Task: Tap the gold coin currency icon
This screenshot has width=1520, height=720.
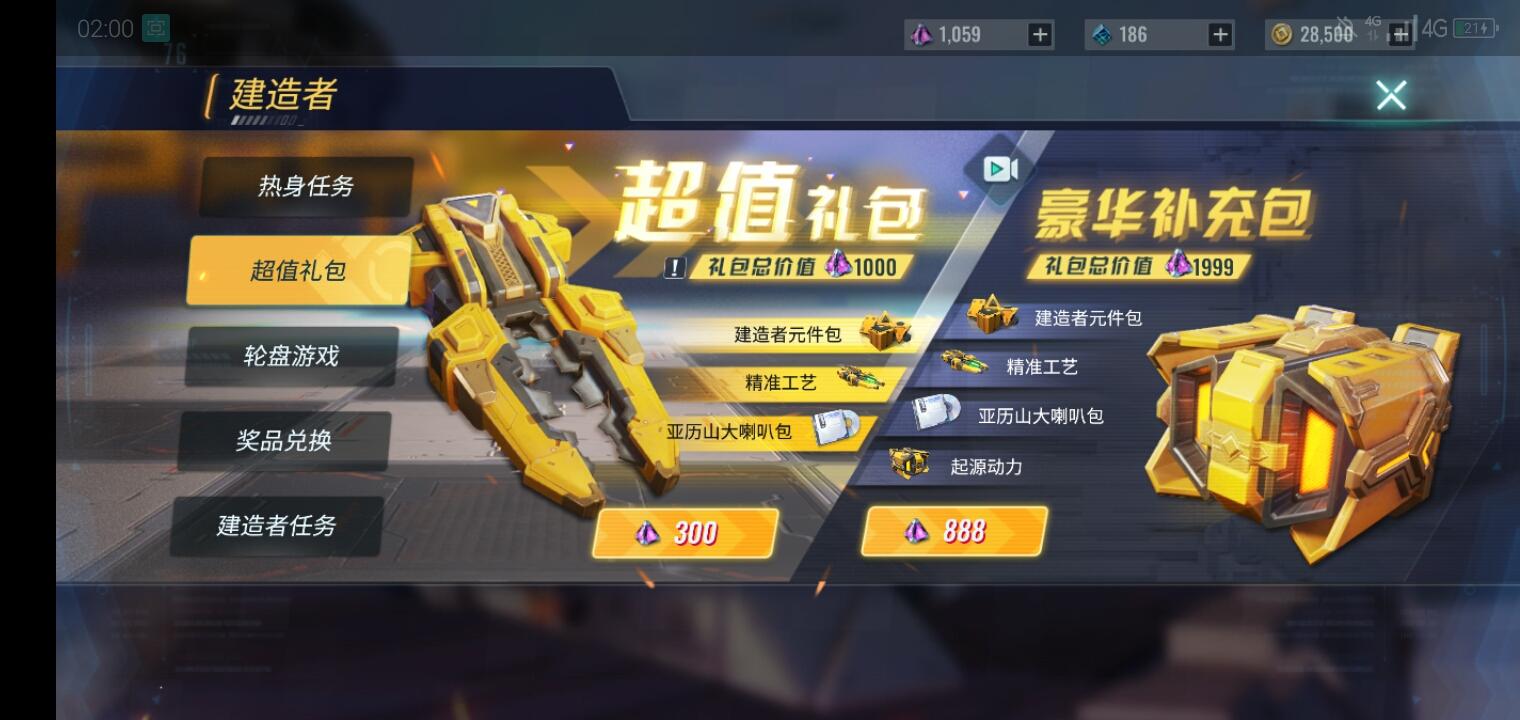Action: click(x=1283, y=34)
